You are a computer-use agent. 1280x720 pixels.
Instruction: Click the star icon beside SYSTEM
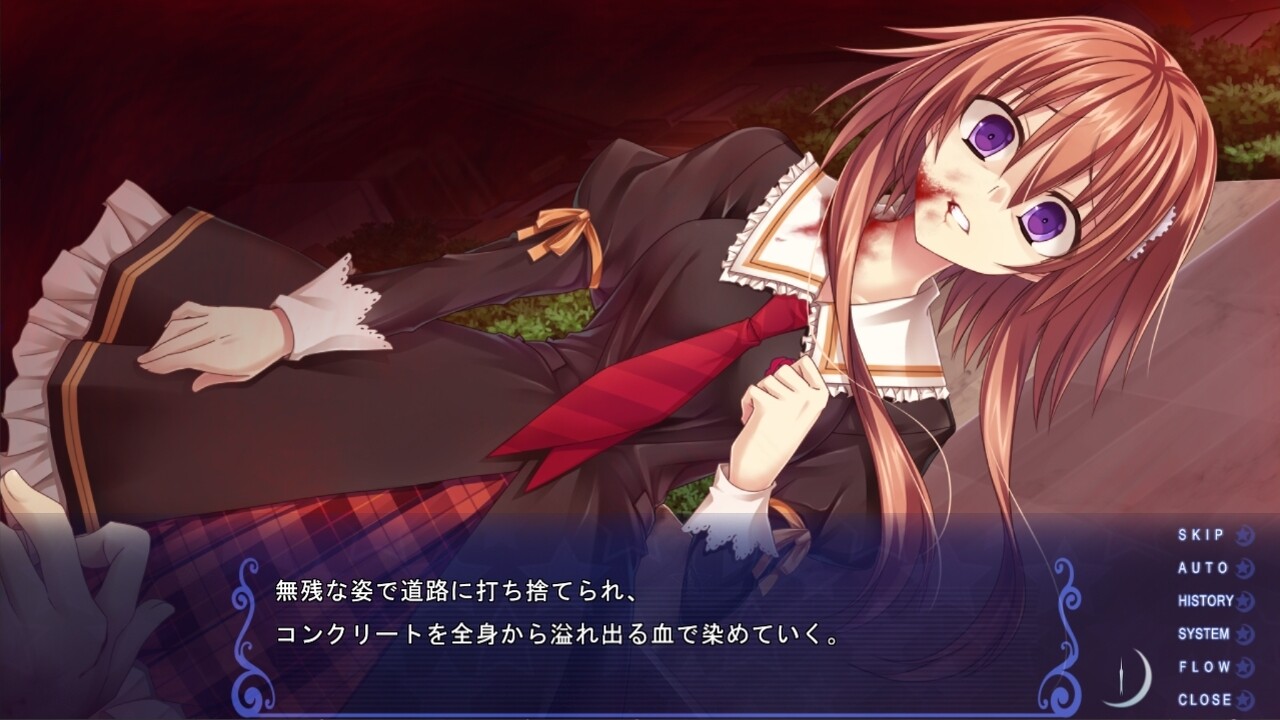coord(1244,632)
